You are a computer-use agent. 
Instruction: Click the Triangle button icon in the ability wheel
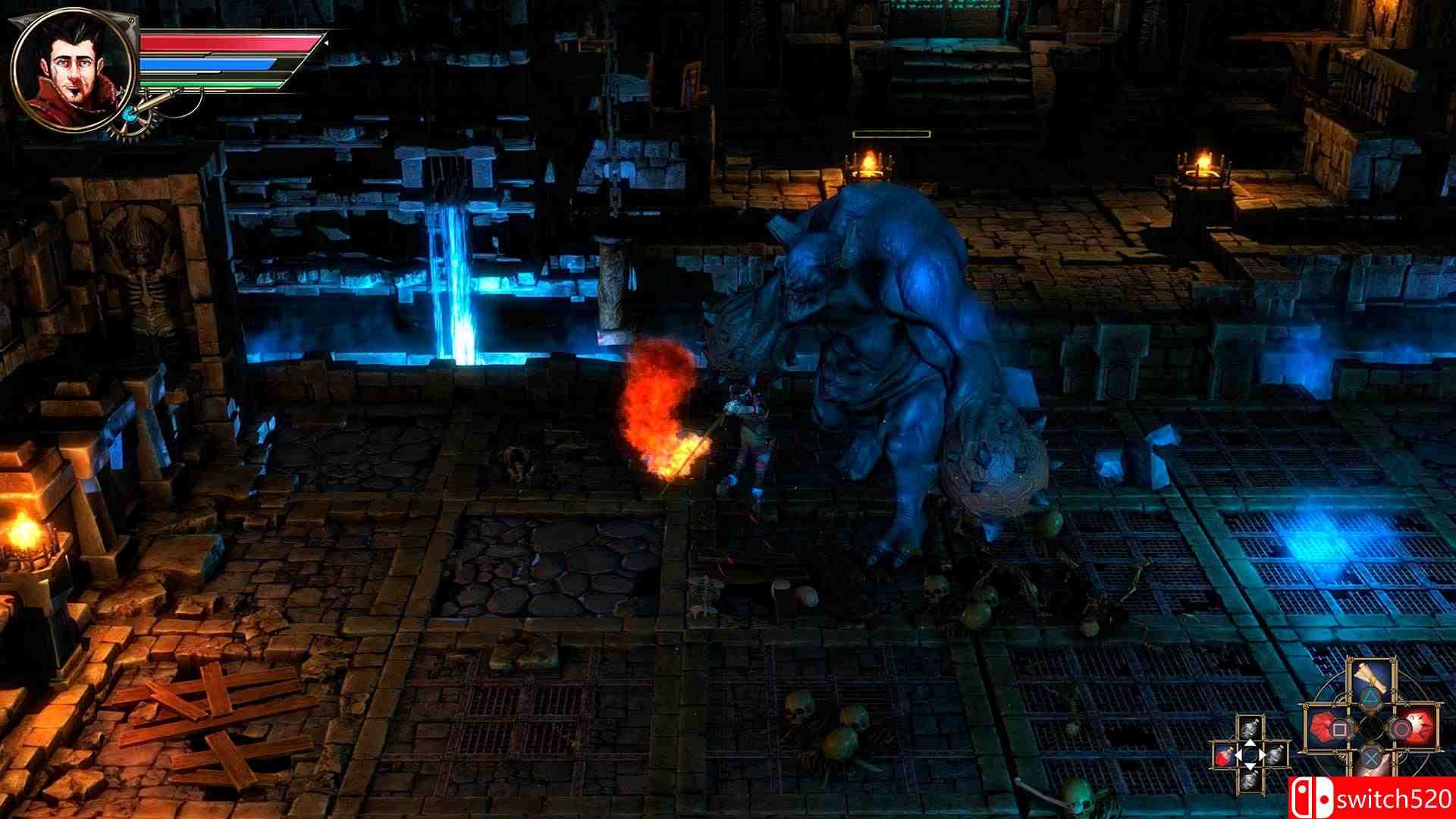(1370, 696)
